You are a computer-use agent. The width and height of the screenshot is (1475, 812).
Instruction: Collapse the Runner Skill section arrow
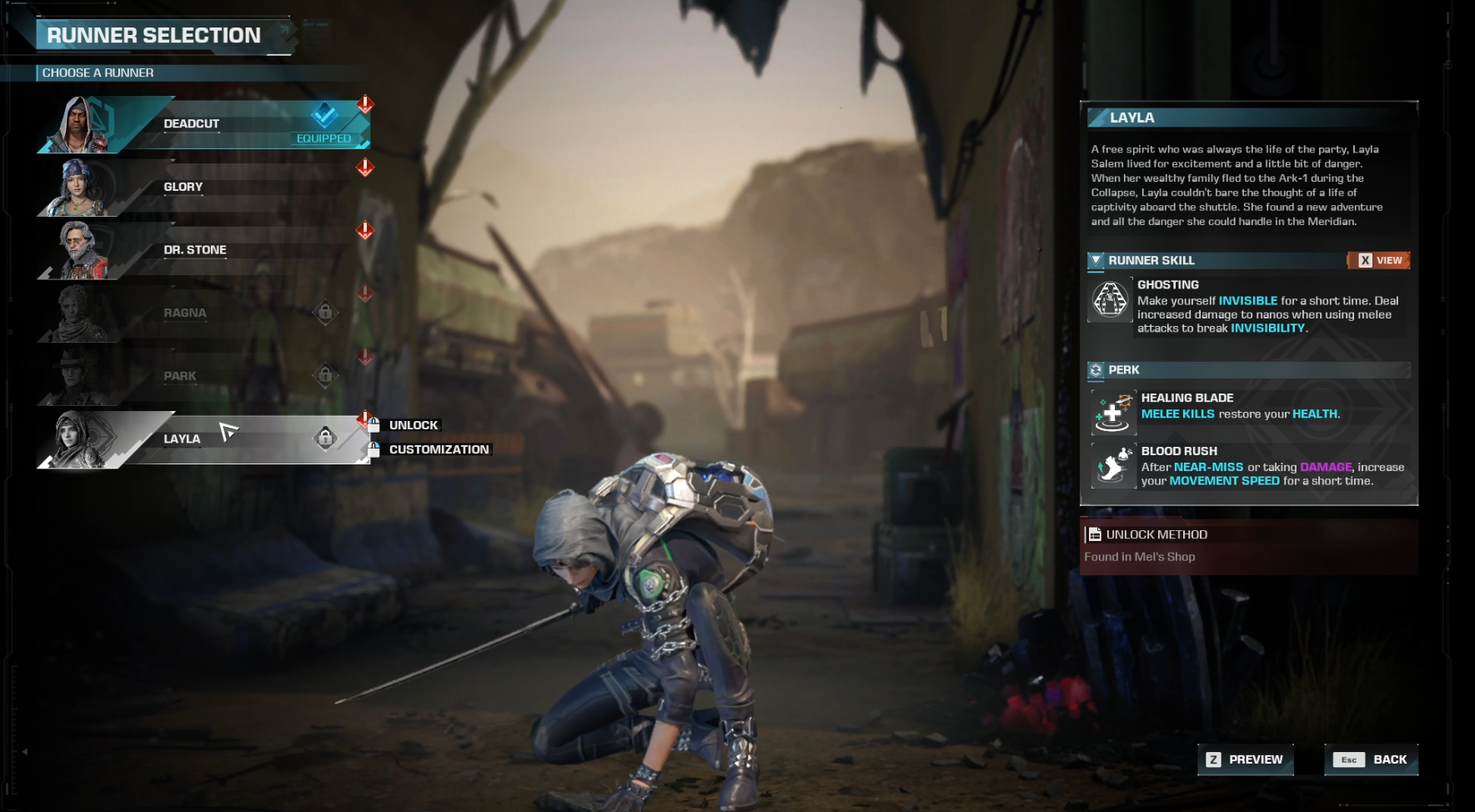(1096, 260)
